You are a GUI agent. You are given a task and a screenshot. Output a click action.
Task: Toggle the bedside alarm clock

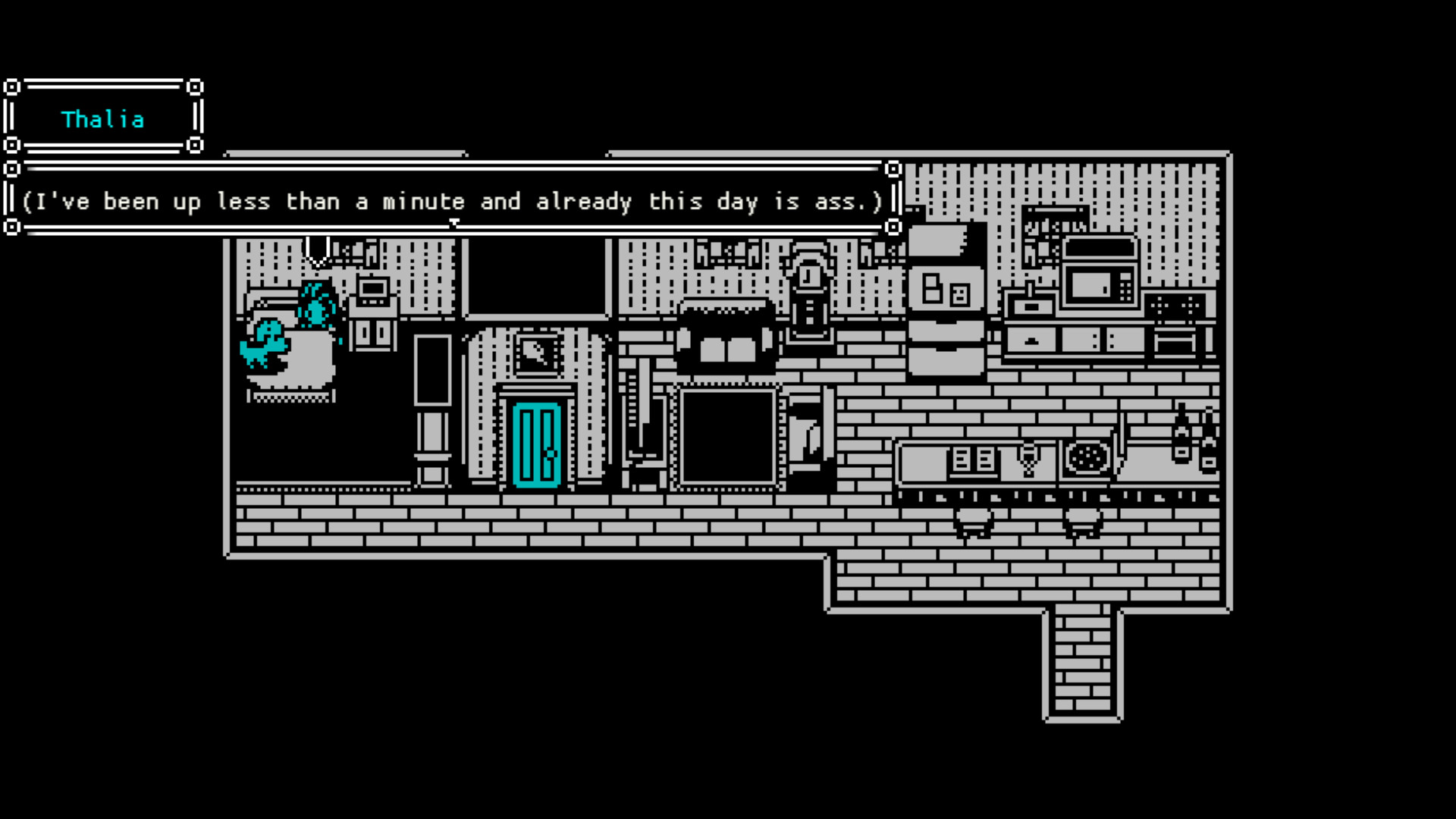372,290
